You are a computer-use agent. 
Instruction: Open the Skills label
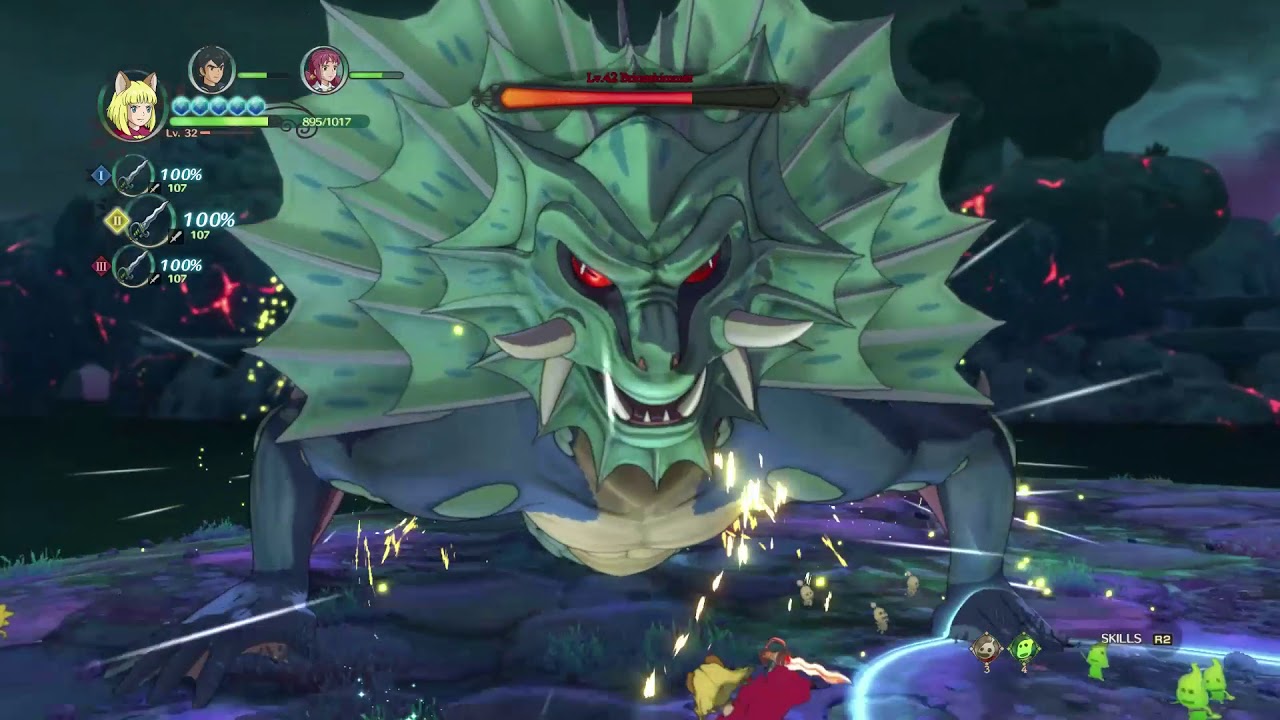[x=1121, y=638]
